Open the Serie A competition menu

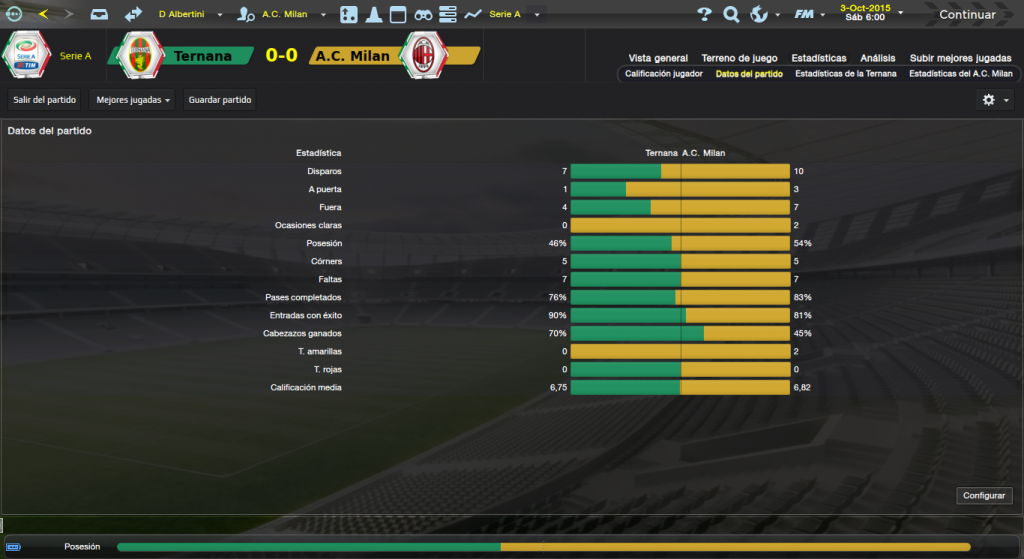pyautogui.click(x=511, y=15)
